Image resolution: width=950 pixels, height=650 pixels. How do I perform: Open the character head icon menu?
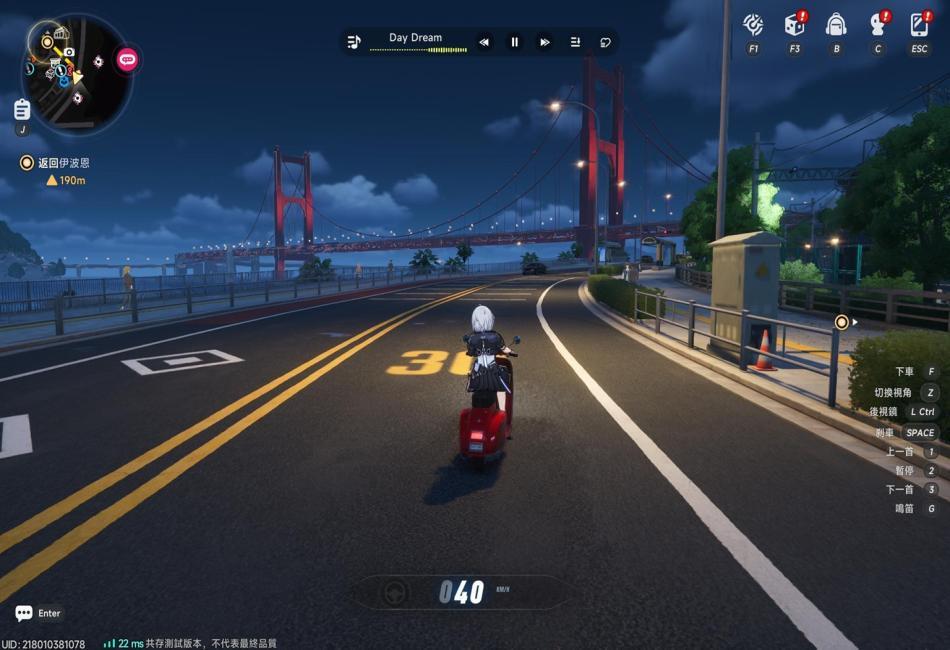pyautogui.click(x=878, y=25)
